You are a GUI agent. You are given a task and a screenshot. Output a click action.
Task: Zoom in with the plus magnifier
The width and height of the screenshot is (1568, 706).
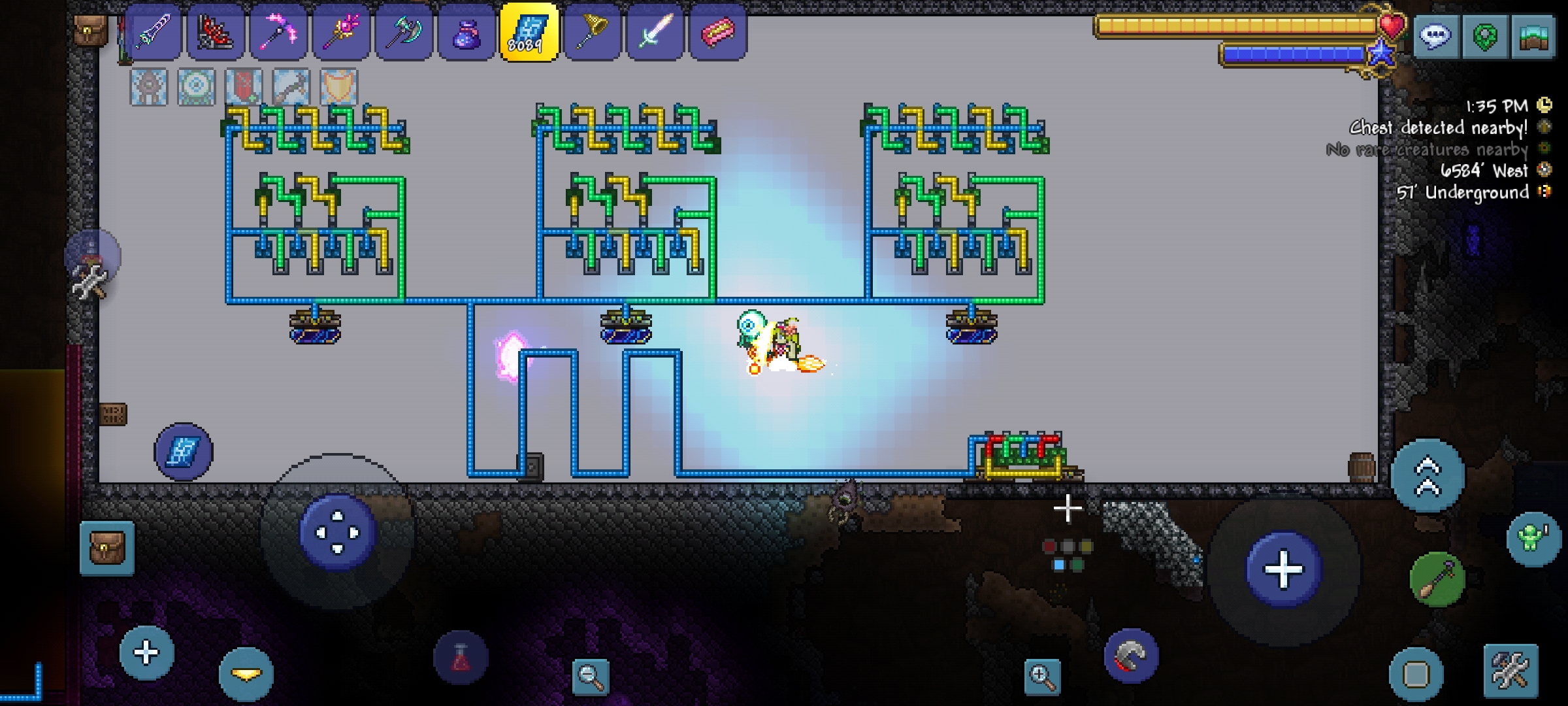tap(1041, 677)
